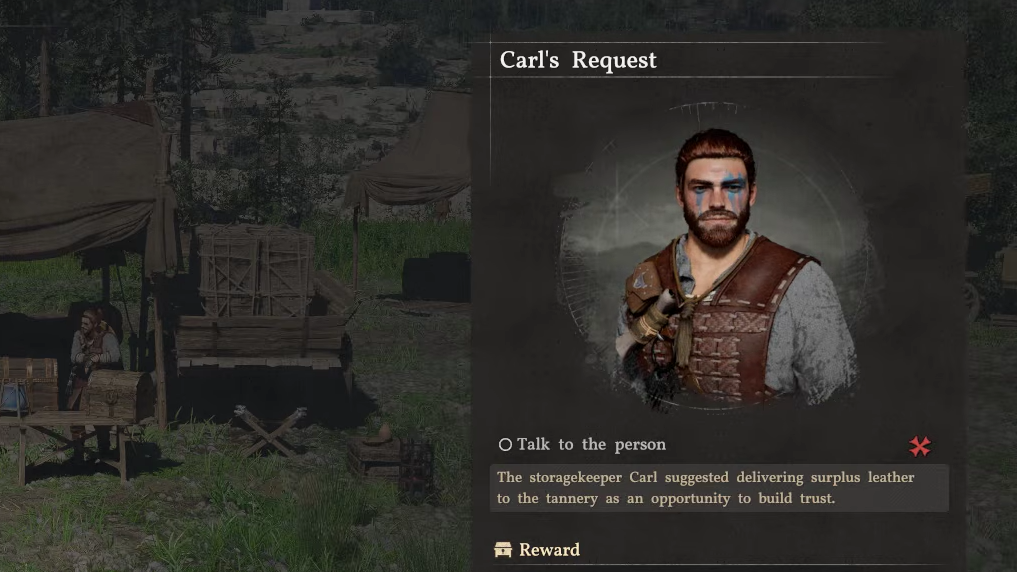Click the red crossed marker icon
Viewport: 1017px width, 572px height.
919,446
